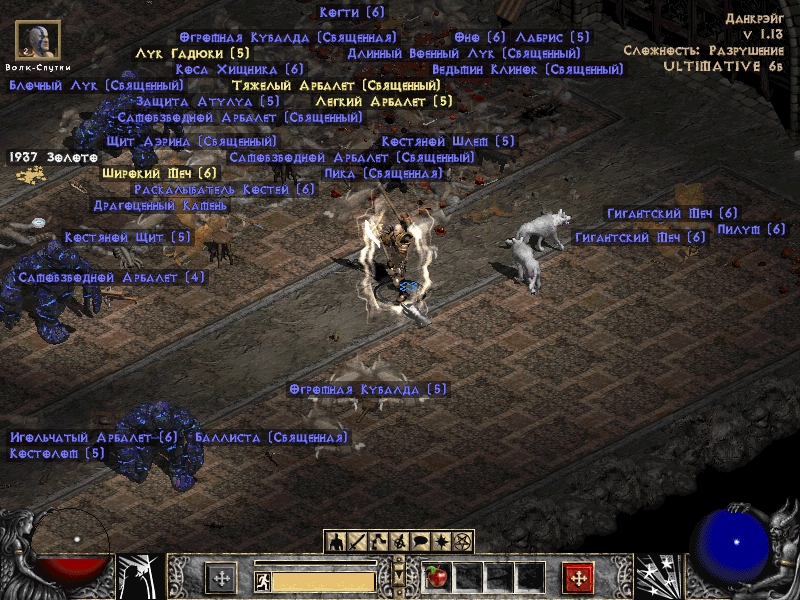
Task: Pick up Ведьмин Клинок [Священный]
Action: pos(528,70)
